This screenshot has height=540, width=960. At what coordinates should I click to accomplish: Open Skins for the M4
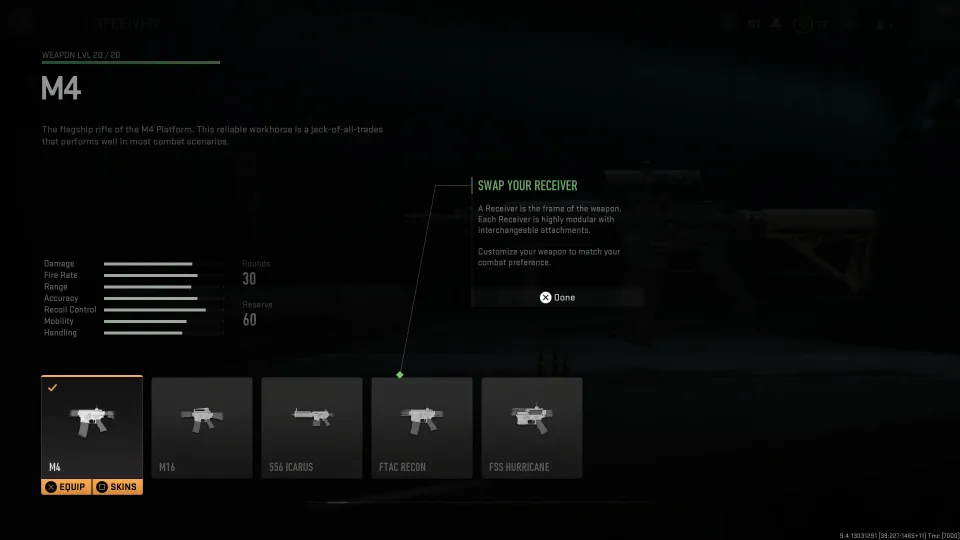117,487
